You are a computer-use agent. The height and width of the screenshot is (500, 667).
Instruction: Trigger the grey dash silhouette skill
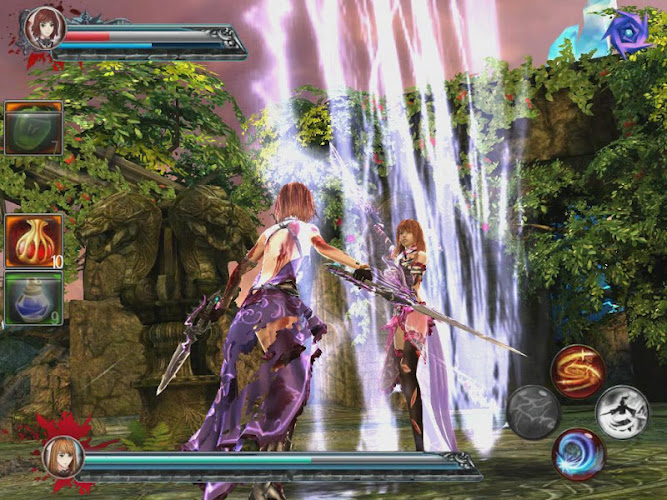[x=622, y=411]
